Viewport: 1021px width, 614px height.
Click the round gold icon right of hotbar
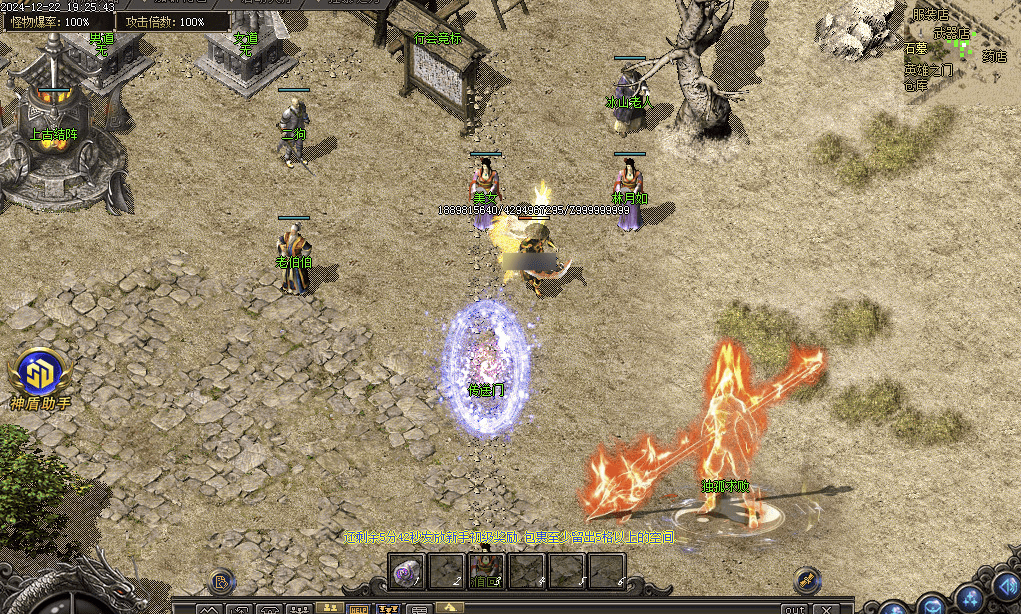(x=806, y=580)
